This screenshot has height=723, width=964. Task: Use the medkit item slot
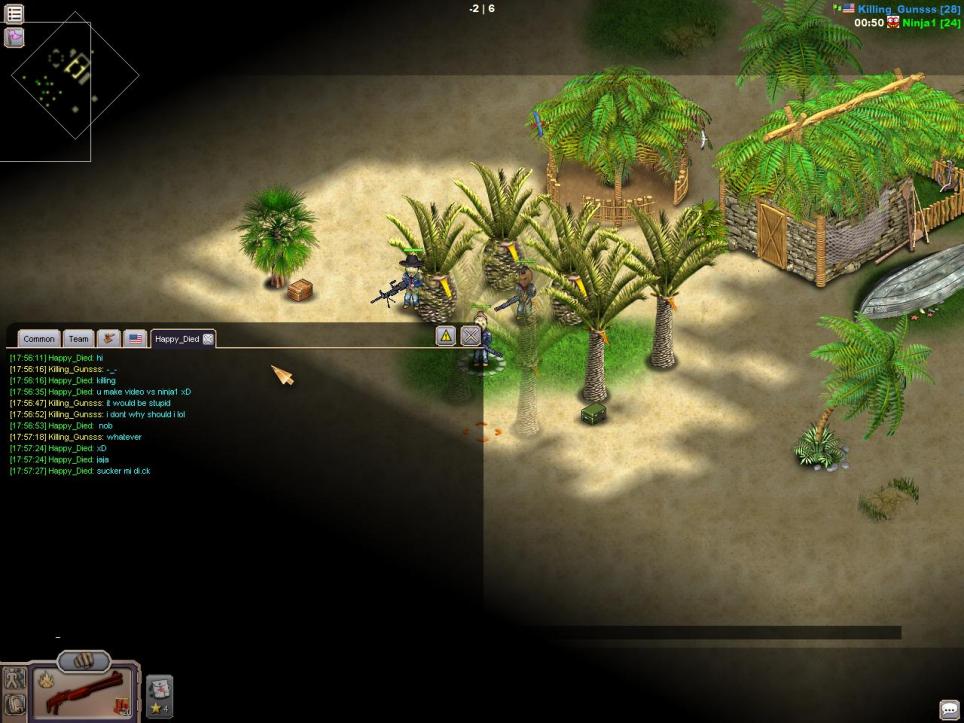[160, 689]
